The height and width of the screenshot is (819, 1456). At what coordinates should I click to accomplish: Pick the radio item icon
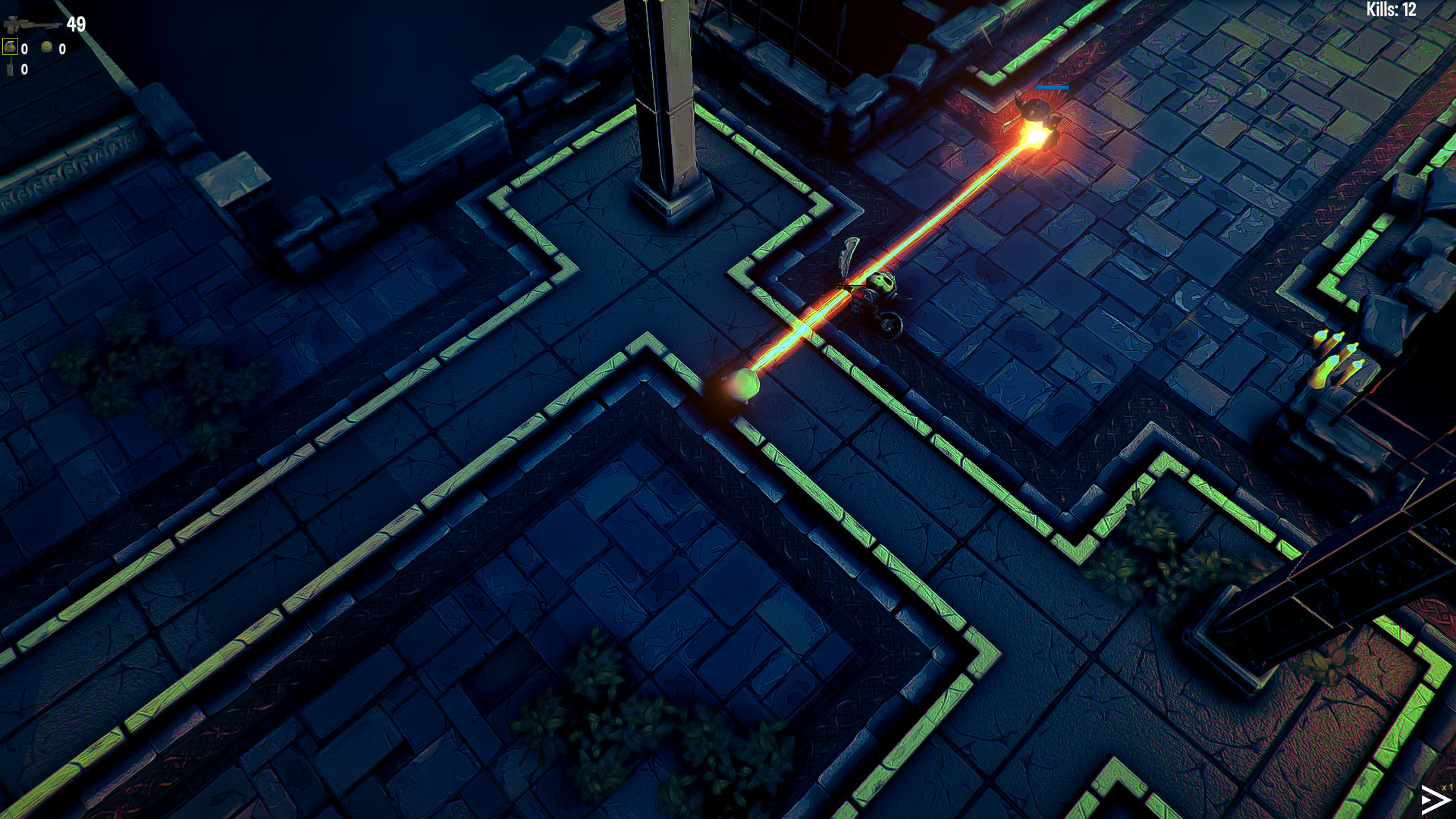tap(10, 70)
